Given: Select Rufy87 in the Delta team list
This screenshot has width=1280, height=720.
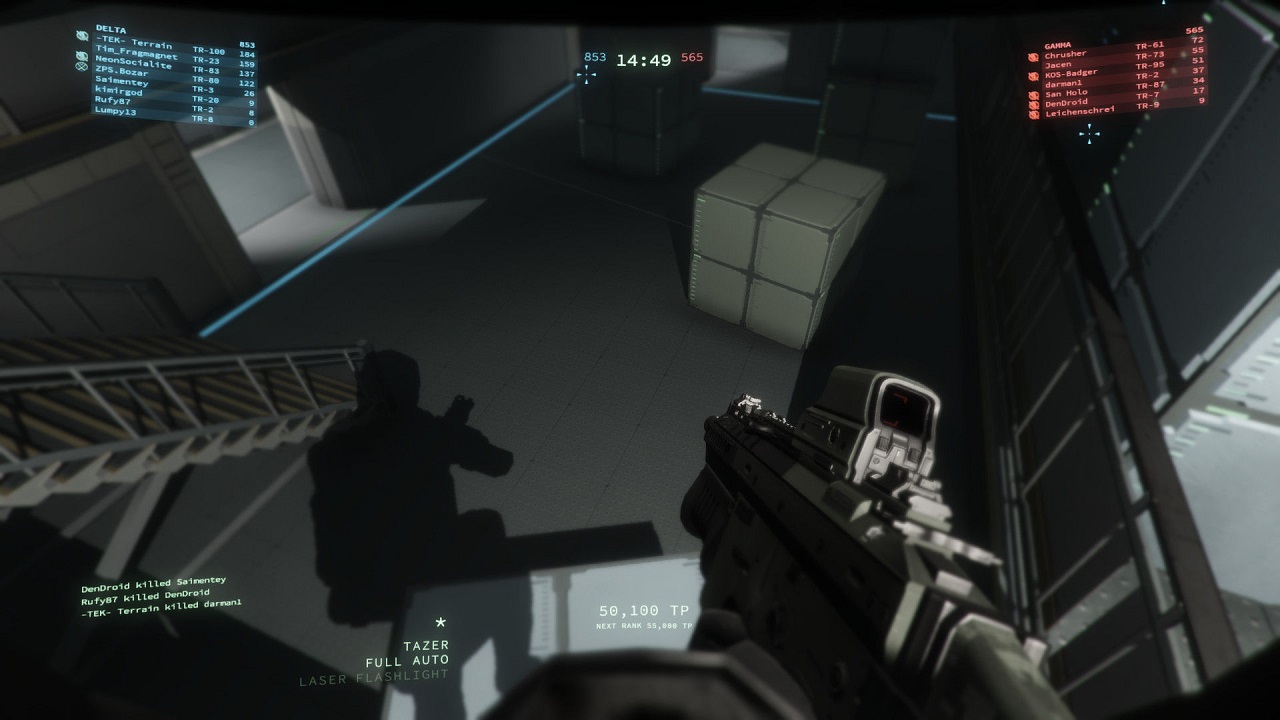Looking at the screenshot, I should 113,102.
